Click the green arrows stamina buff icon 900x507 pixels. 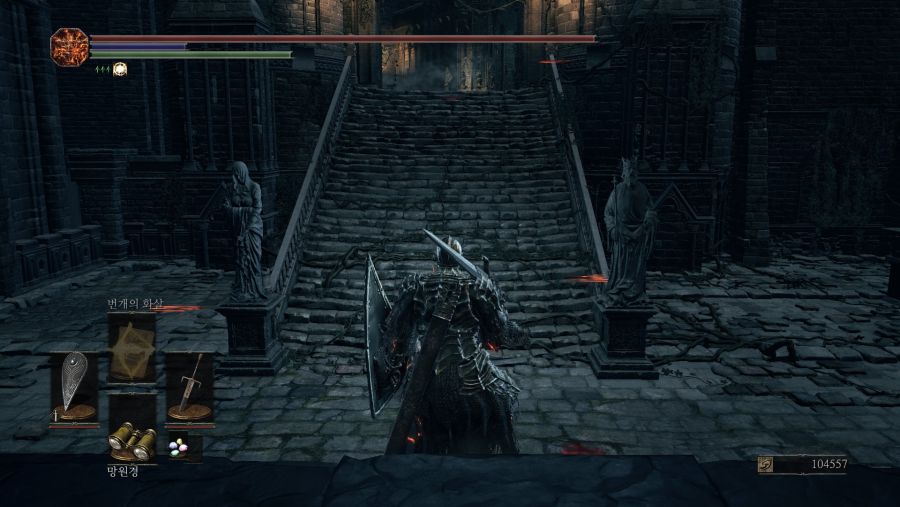(101, 69)
